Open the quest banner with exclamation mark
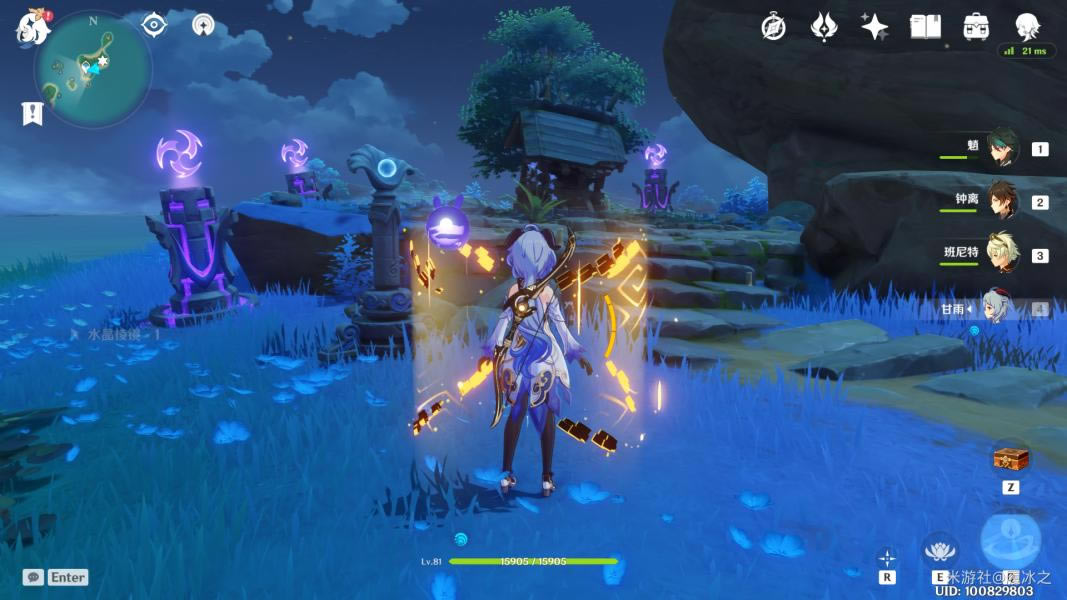The width and height of the screenshot is (1067, 600). (x=32, y=113)
